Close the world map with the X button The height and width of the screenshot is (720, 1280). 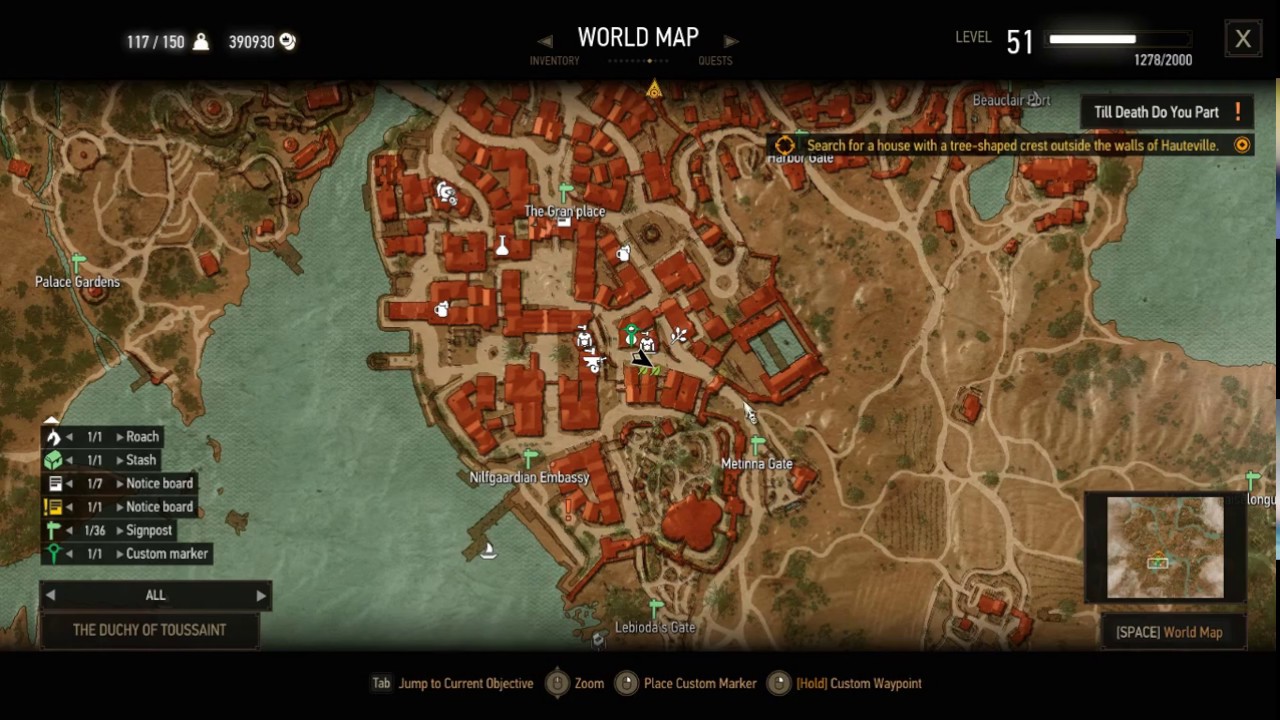coord(1242,39)
